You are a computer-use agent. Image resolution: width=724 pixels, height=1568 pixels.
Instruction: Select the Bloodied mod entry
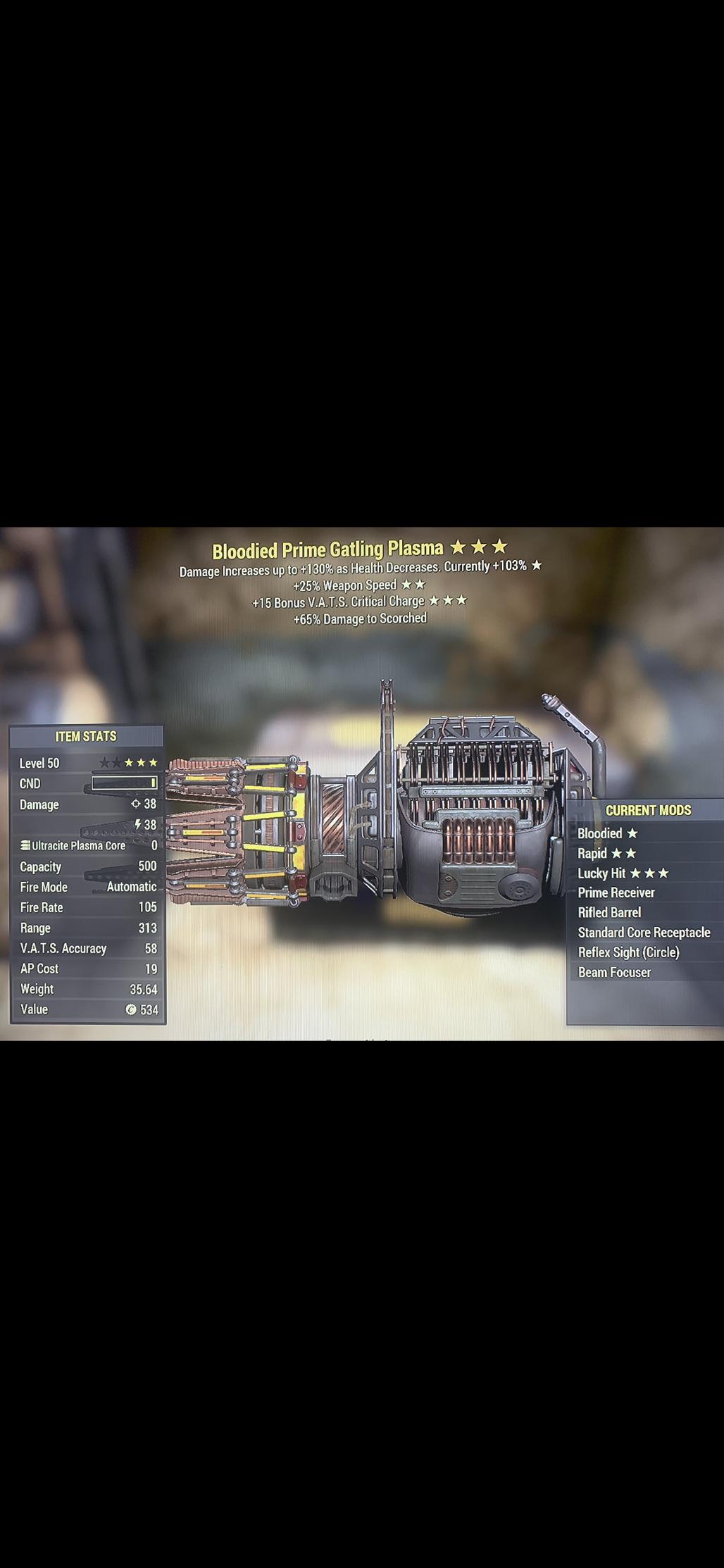[607, 833]
